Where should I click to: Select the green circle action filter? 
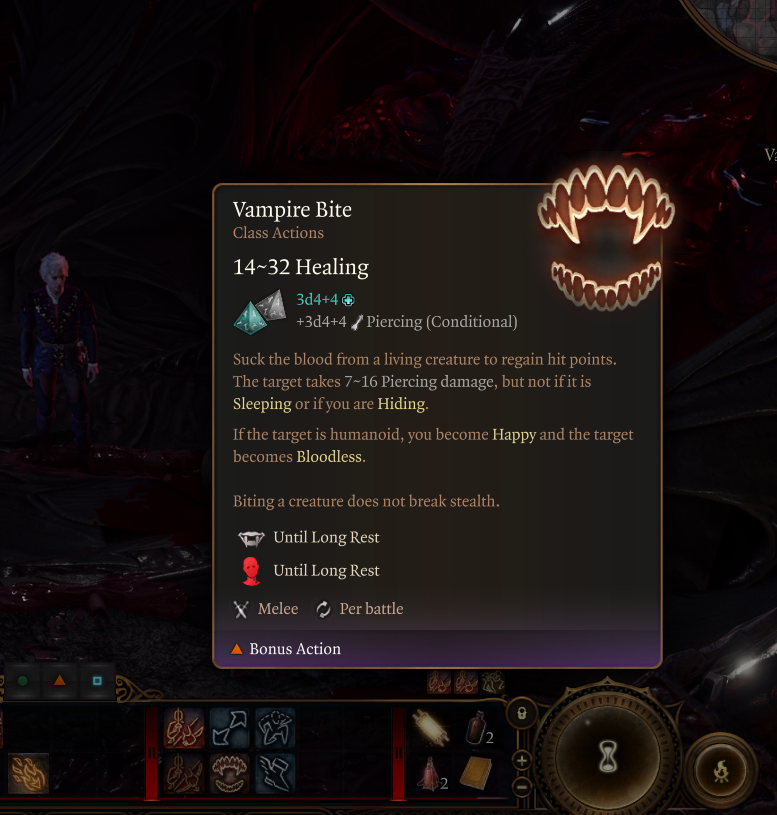click(x=22, y=681)
